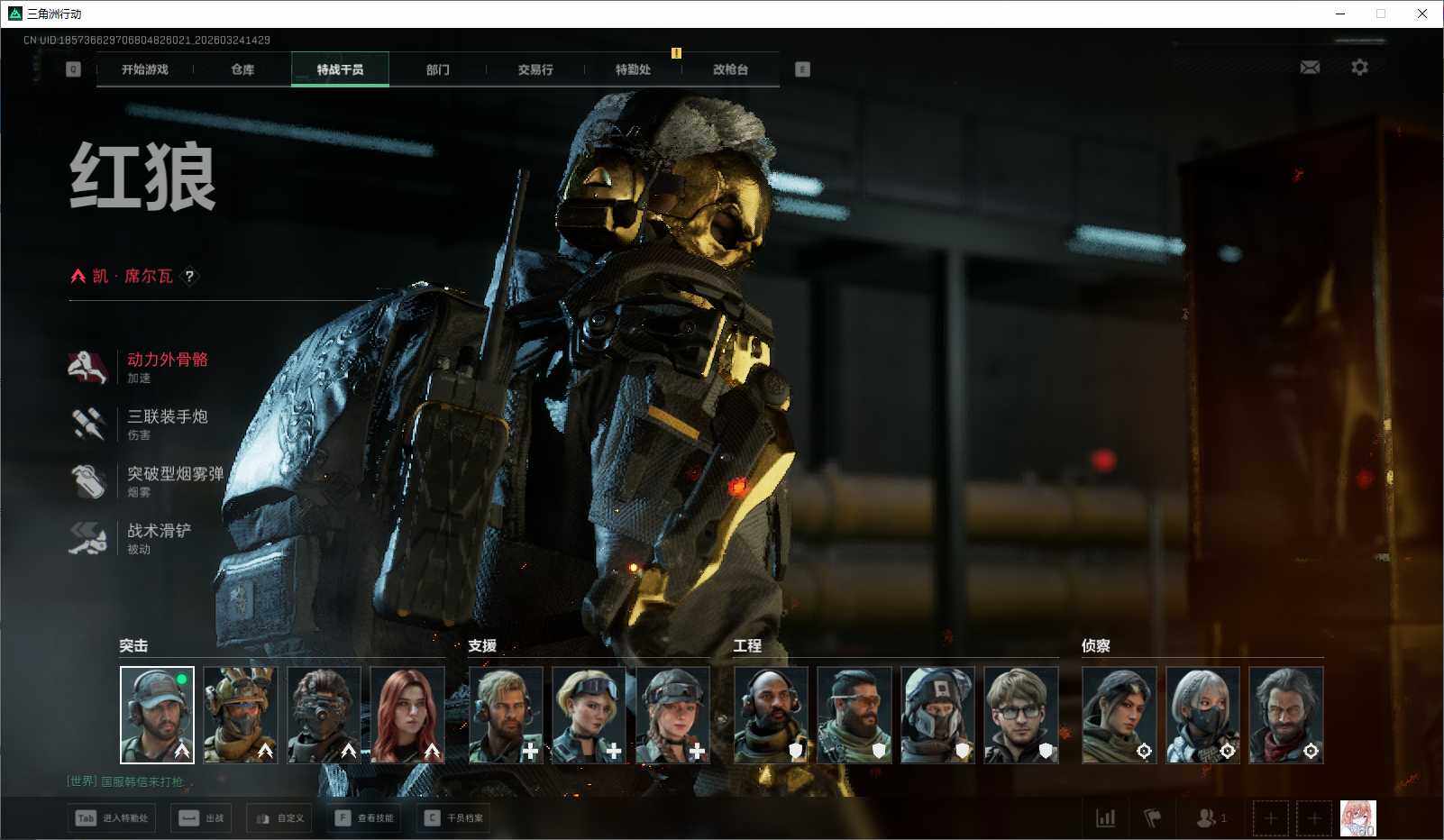Open the 交易行 tab
The image size is (1444, 840).
click(x=535, y=69)
